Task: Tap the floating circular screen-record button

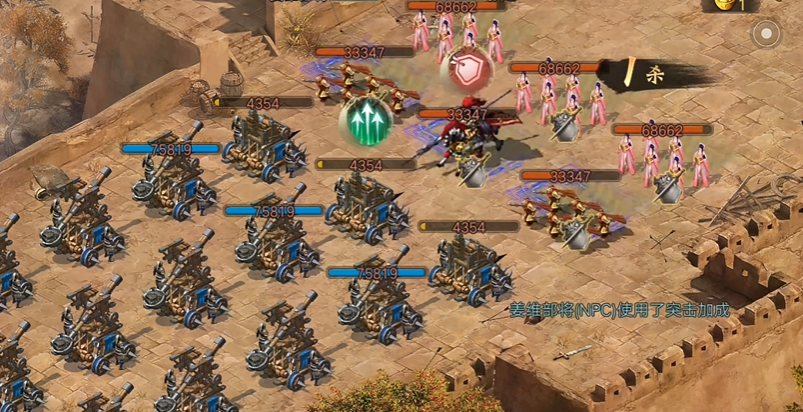Action: [x=766, y=34]
